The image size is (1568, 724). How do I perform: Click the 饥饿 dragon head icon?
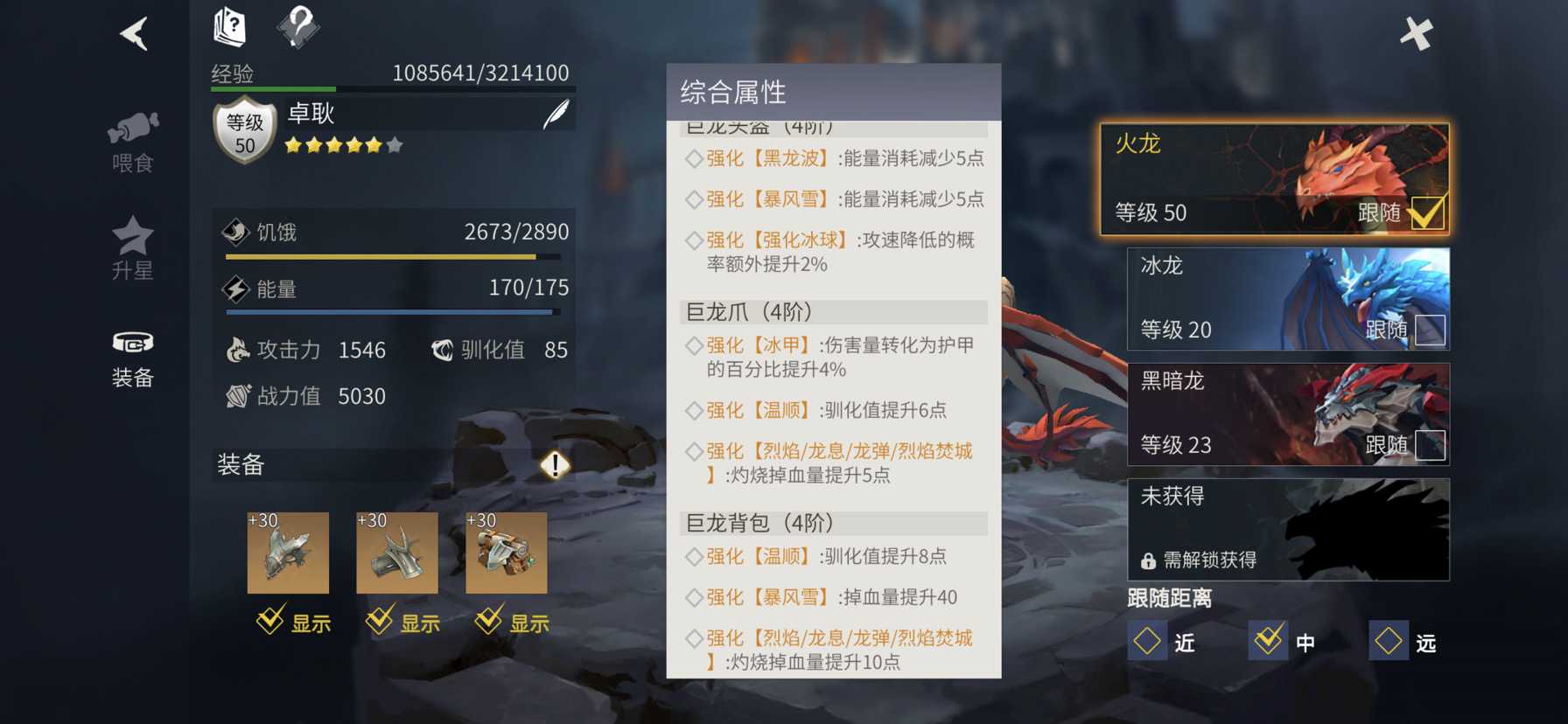234,231
